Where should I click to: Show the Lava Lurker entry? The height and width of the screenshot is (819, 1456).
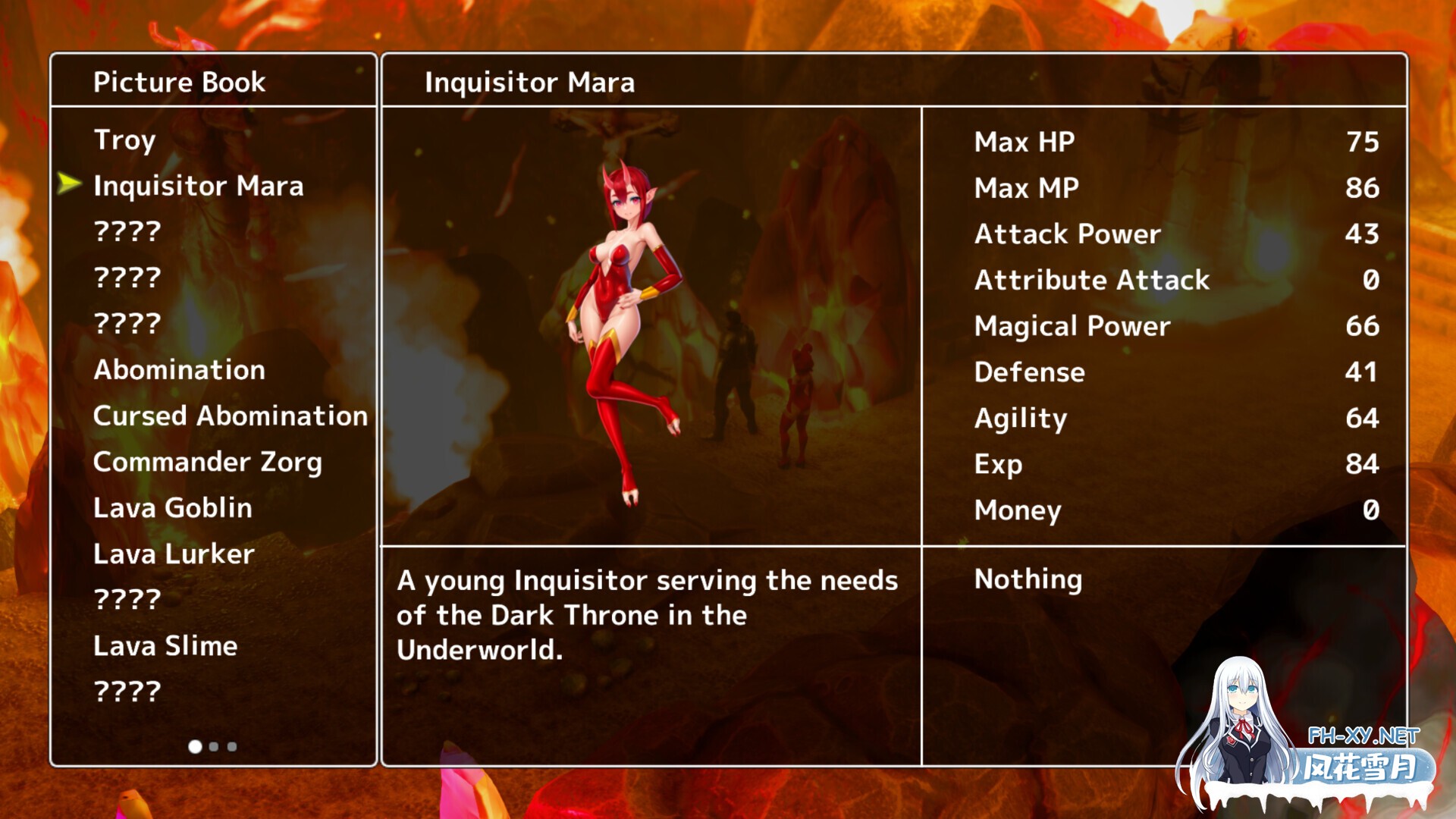[x=174, y=554]
